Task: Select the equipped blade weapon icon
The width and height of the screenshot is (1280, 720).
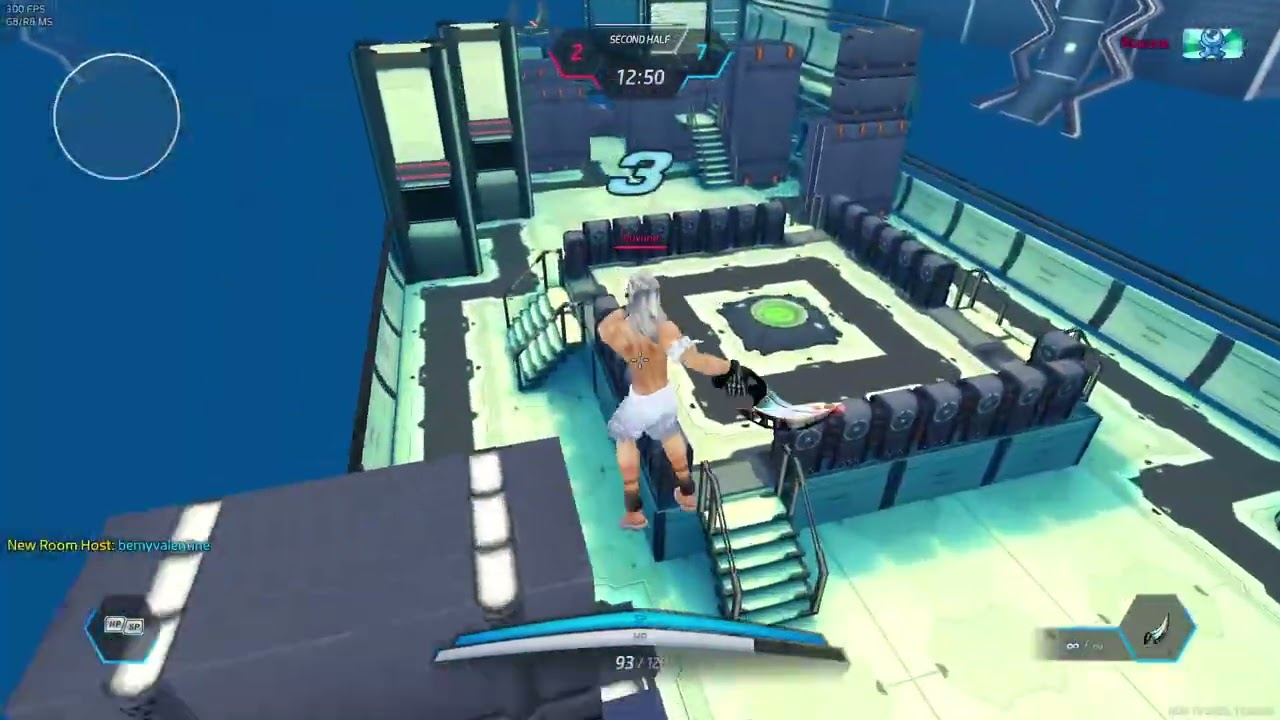Action: coord(1159,629)
